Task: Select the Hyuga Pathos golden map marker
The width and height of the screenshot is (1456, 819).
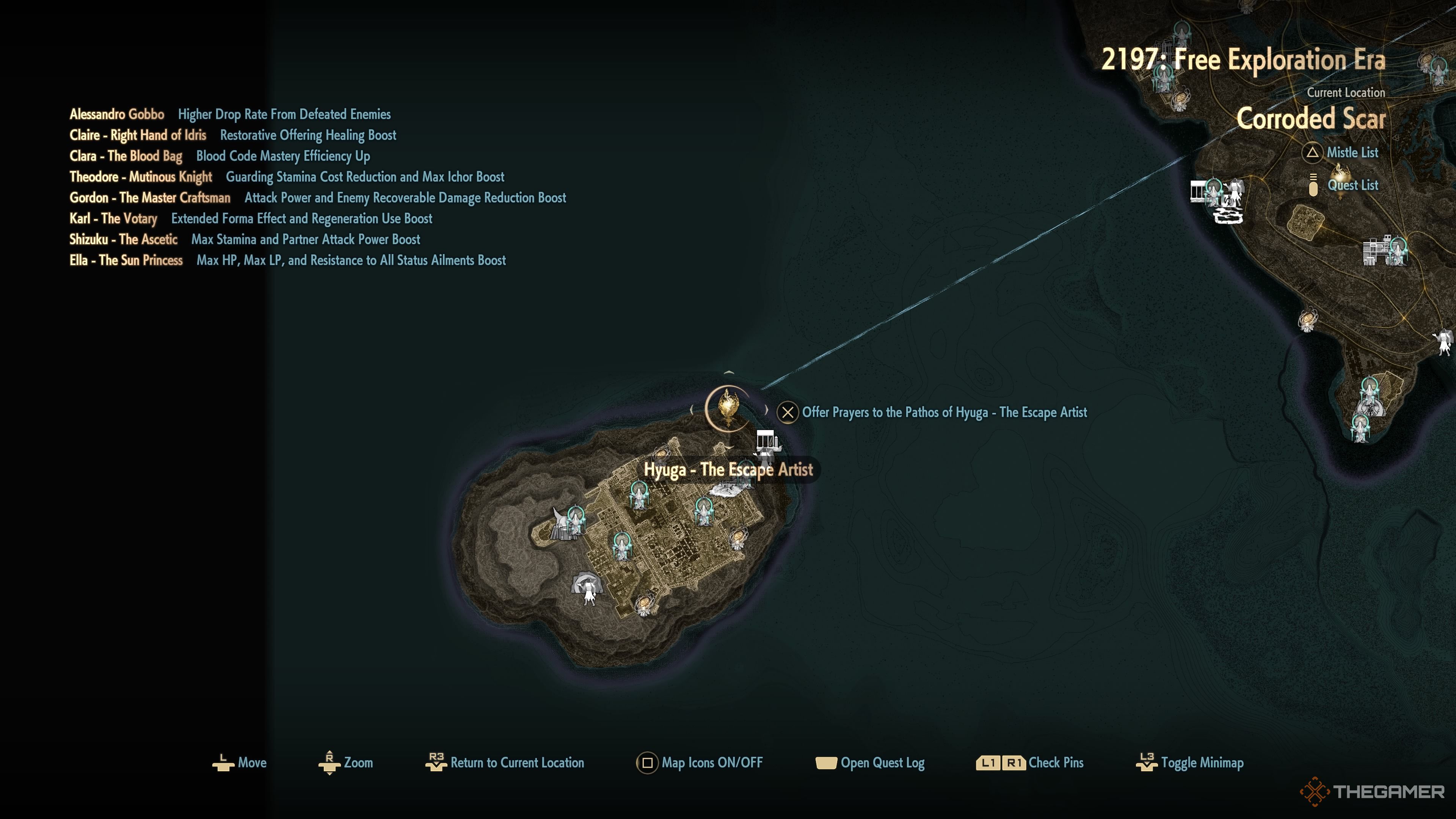Action: click(728, 407)
